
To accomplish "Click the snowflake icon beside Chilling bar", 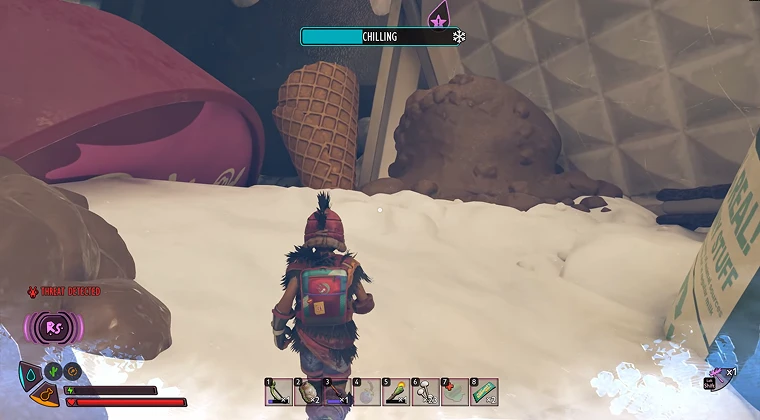I will [459, 37].
